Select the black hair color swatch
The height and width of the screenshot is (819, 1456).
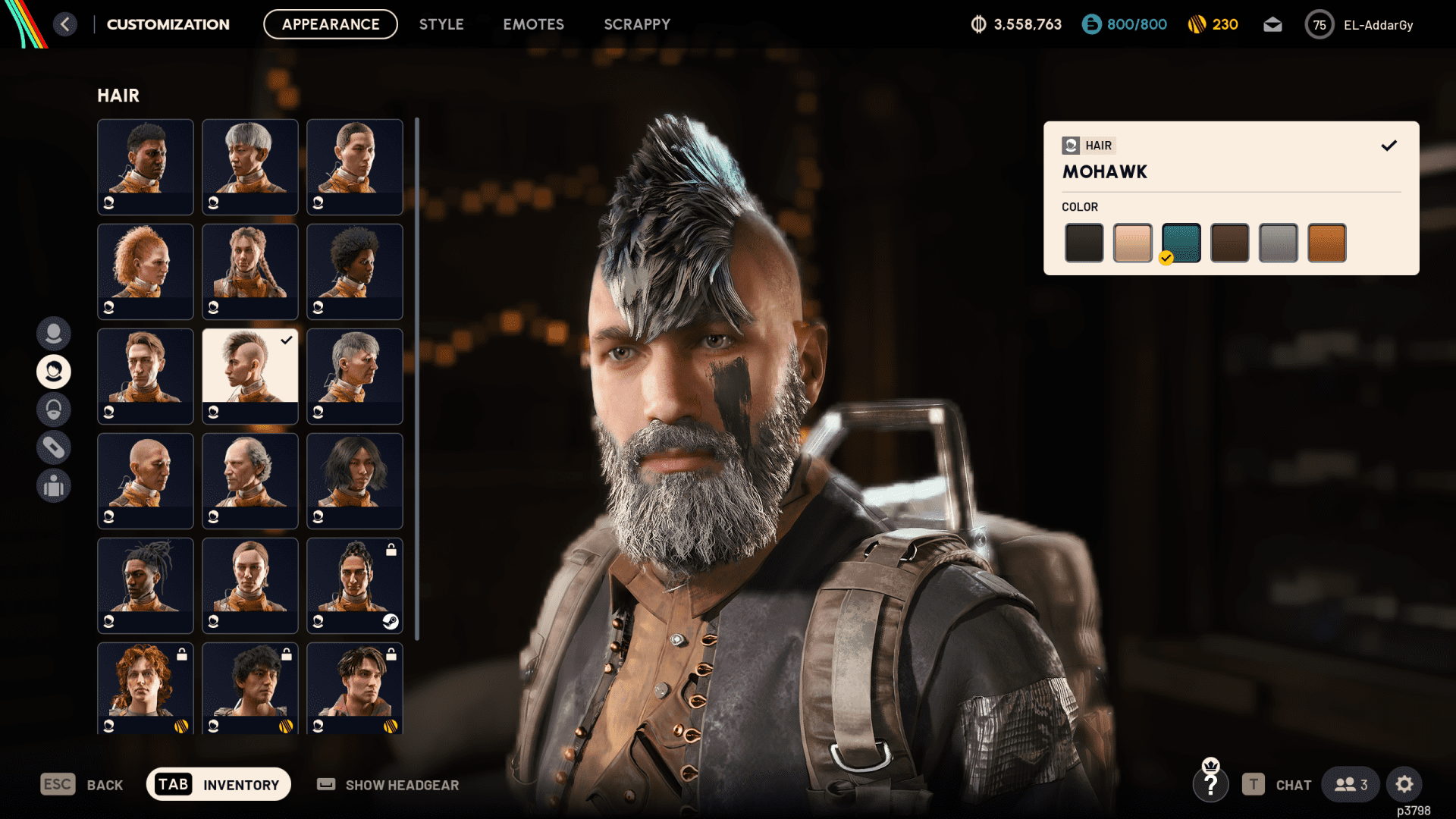1084,243
